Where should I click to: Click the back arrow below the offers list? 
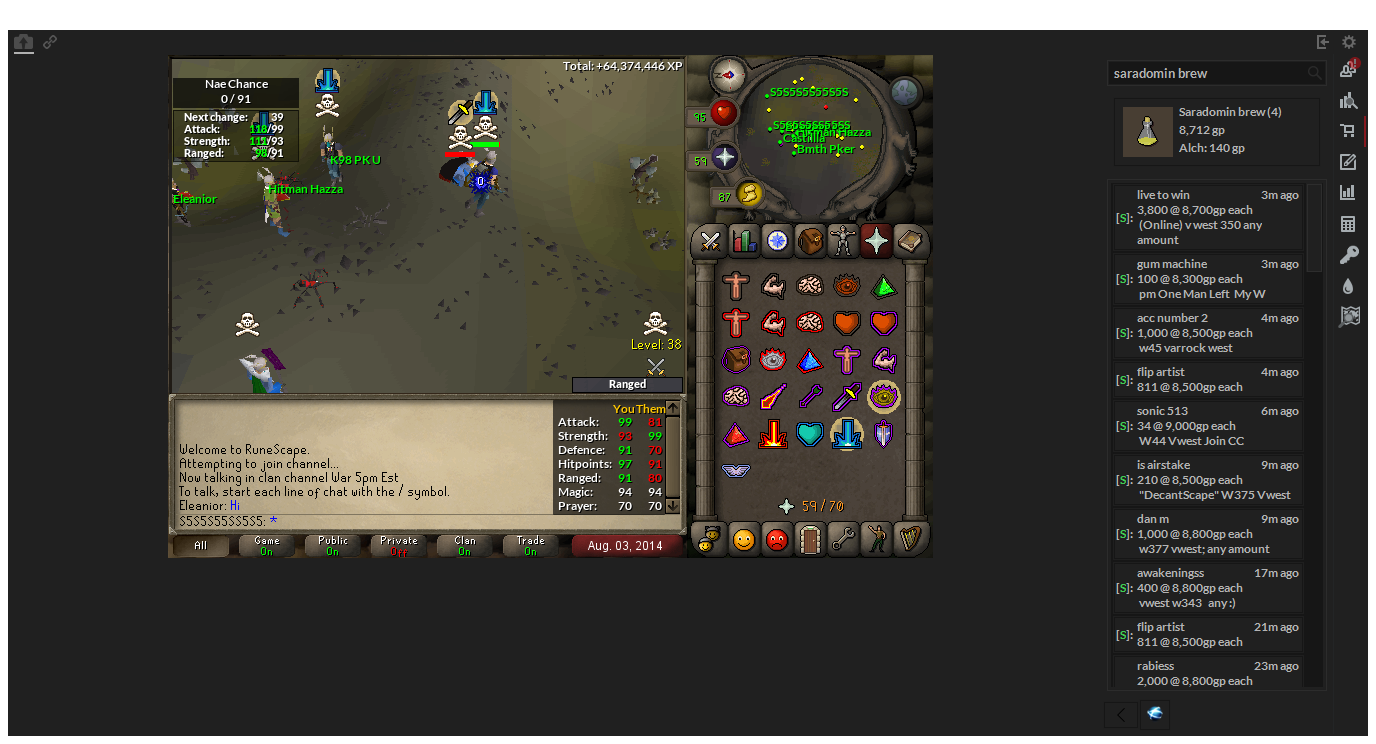[x=1119, y=715]
